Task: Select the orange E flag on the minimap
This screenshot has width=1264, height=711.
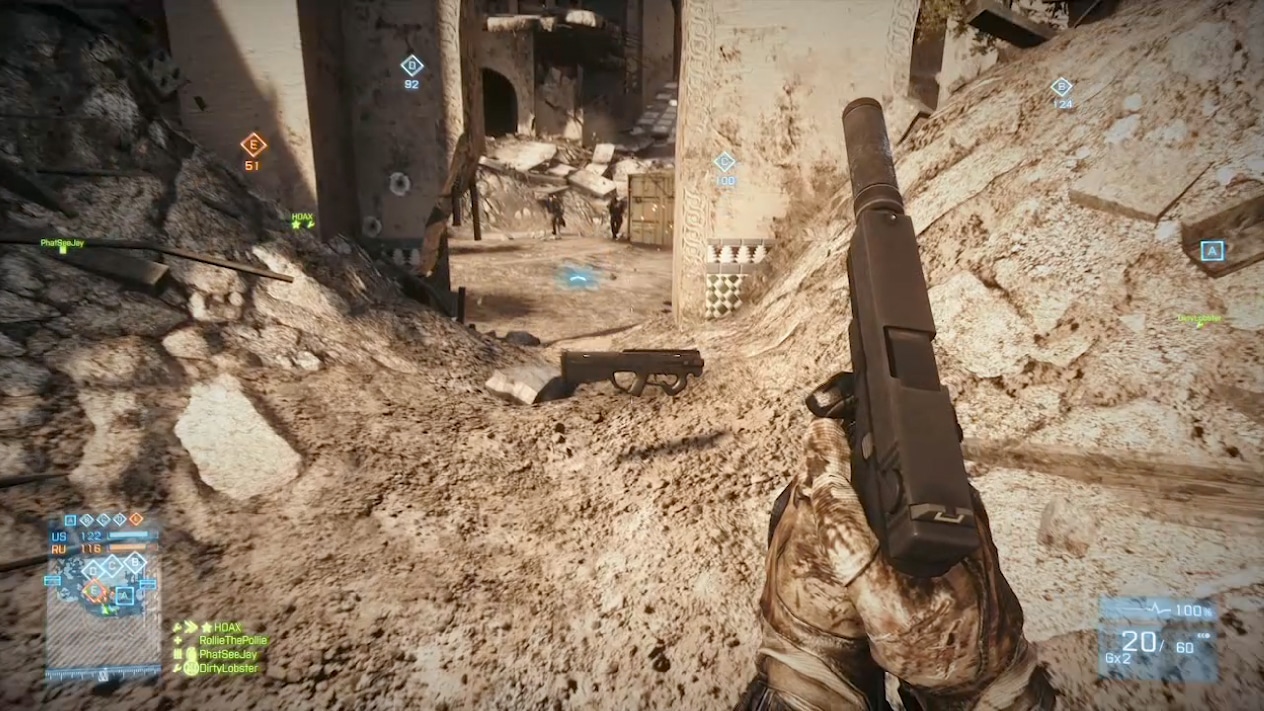Action: coord(96,590)
